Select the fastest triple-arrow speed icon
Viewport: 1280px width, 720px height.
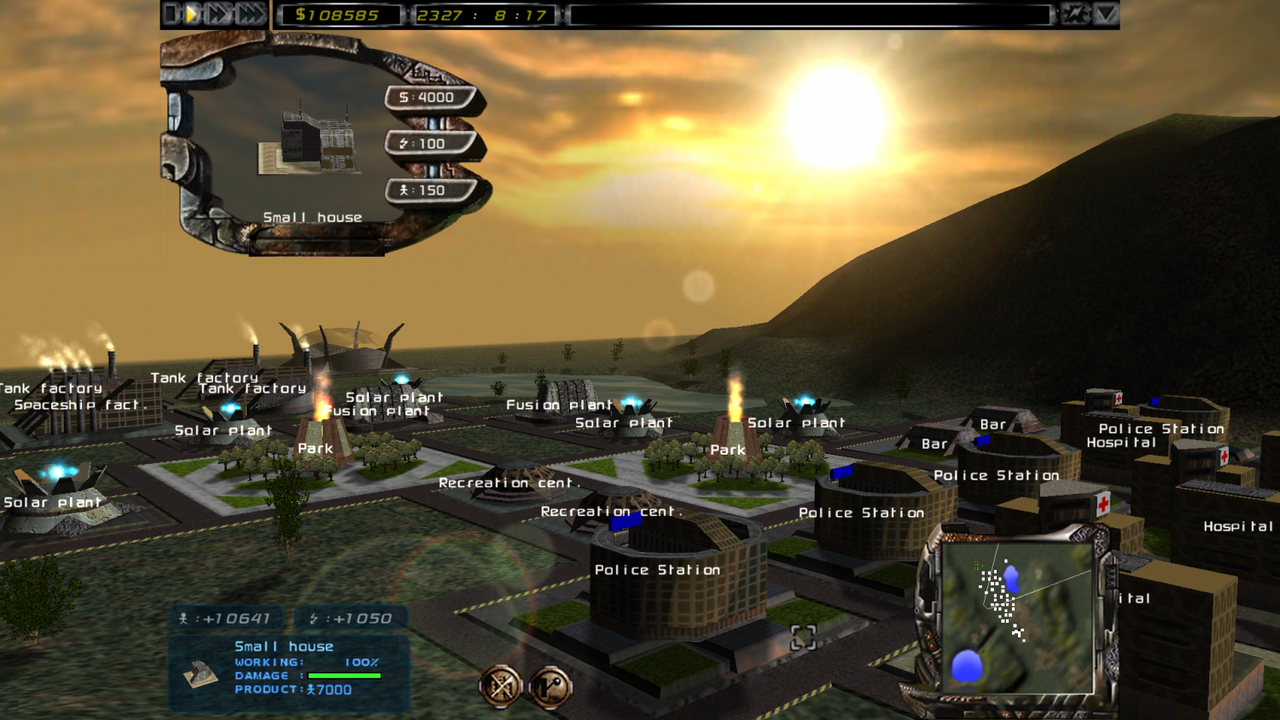click(249, 14)
